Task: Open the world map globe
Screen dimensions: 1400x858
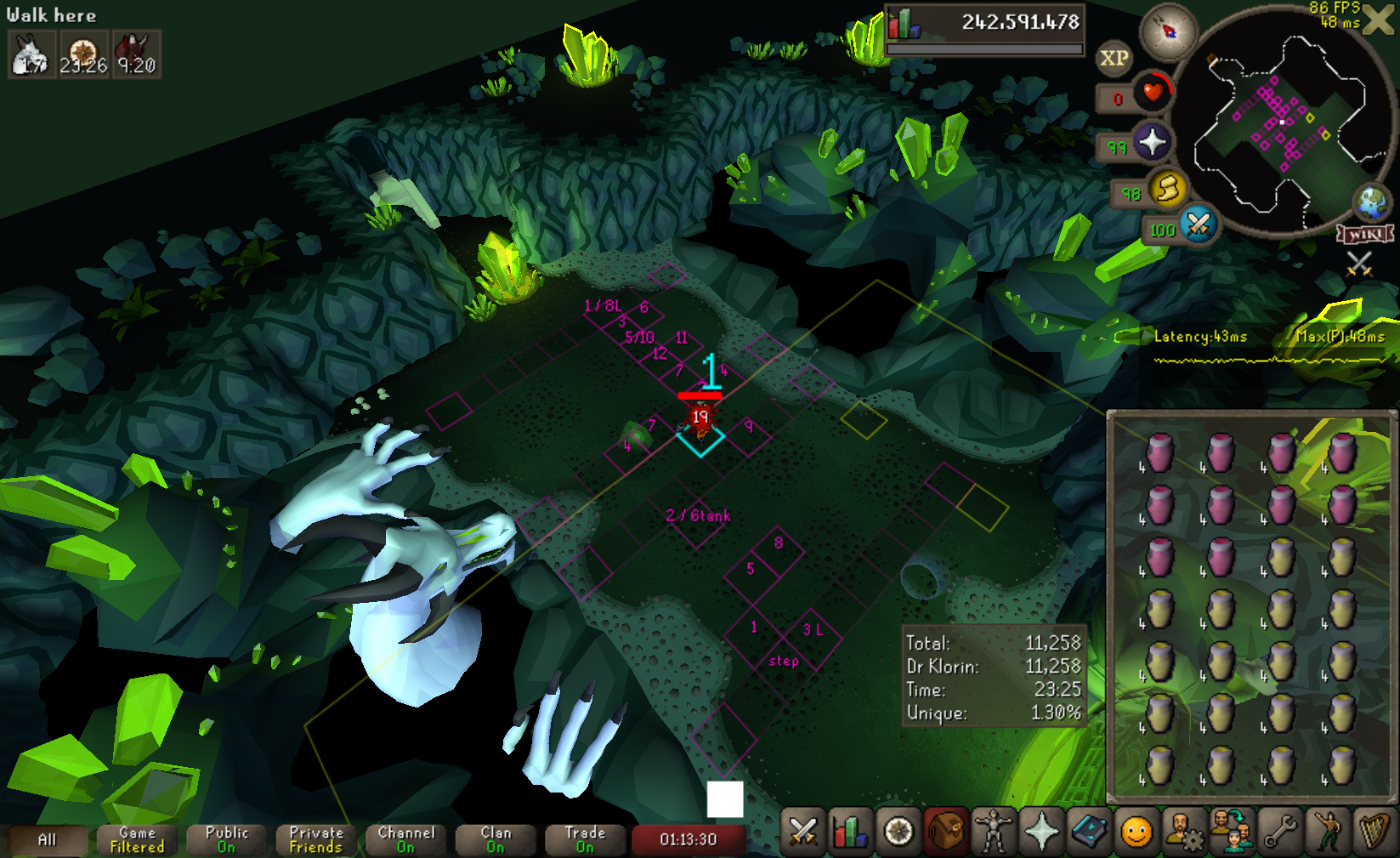Action: tap(1371, 202)
